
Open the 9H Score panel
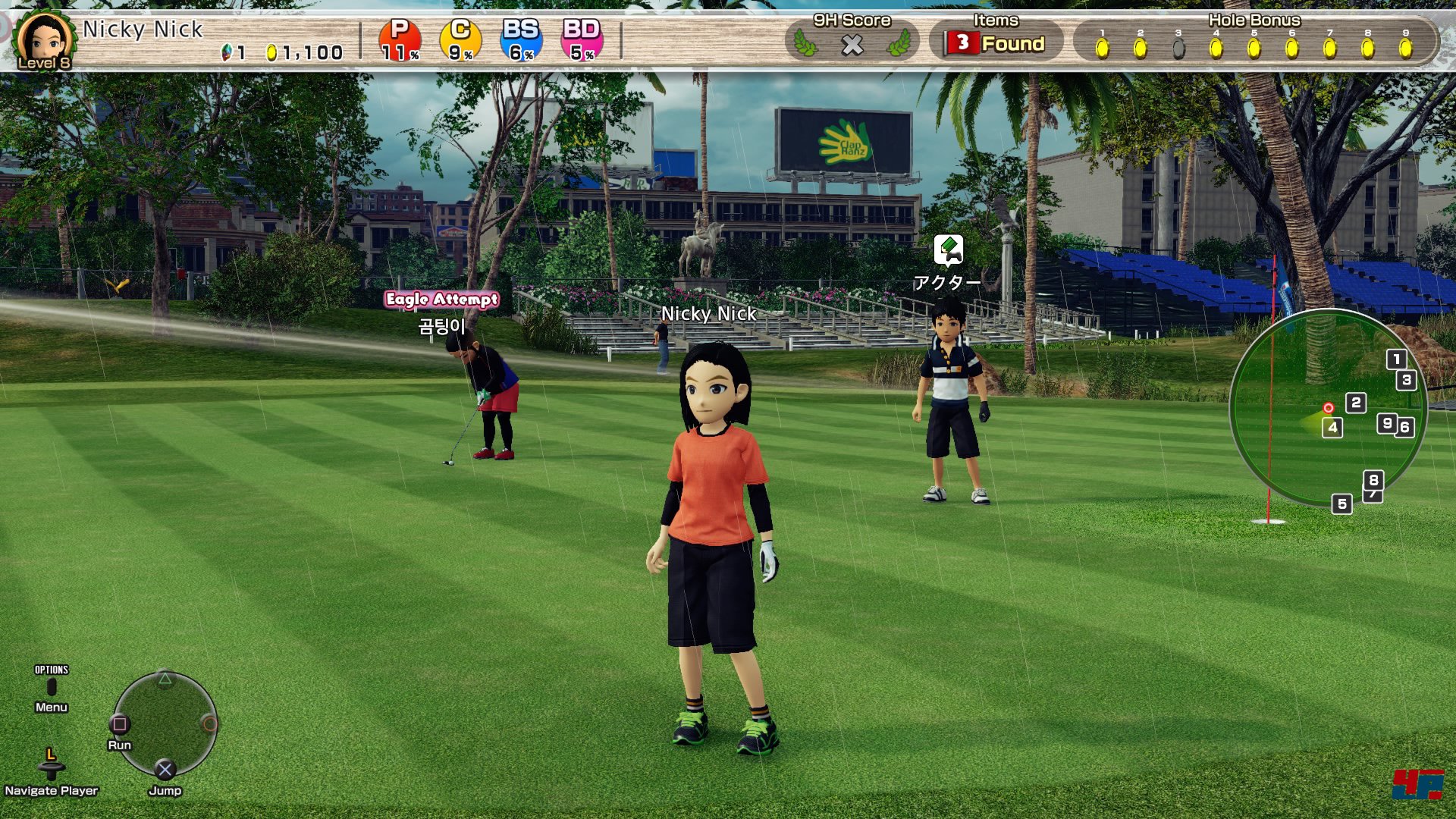click(852, 41)
